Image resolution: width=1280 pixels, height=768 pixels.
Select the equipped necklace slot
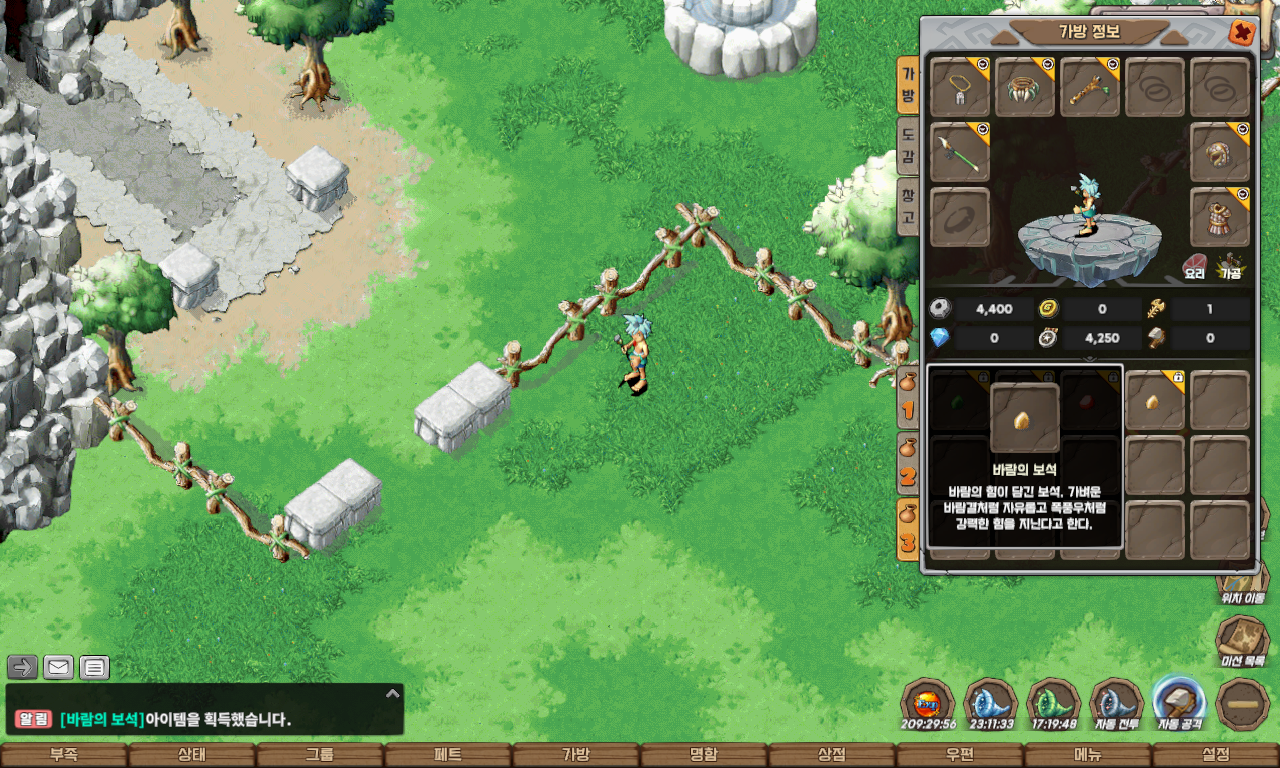(x=960, y=87)
